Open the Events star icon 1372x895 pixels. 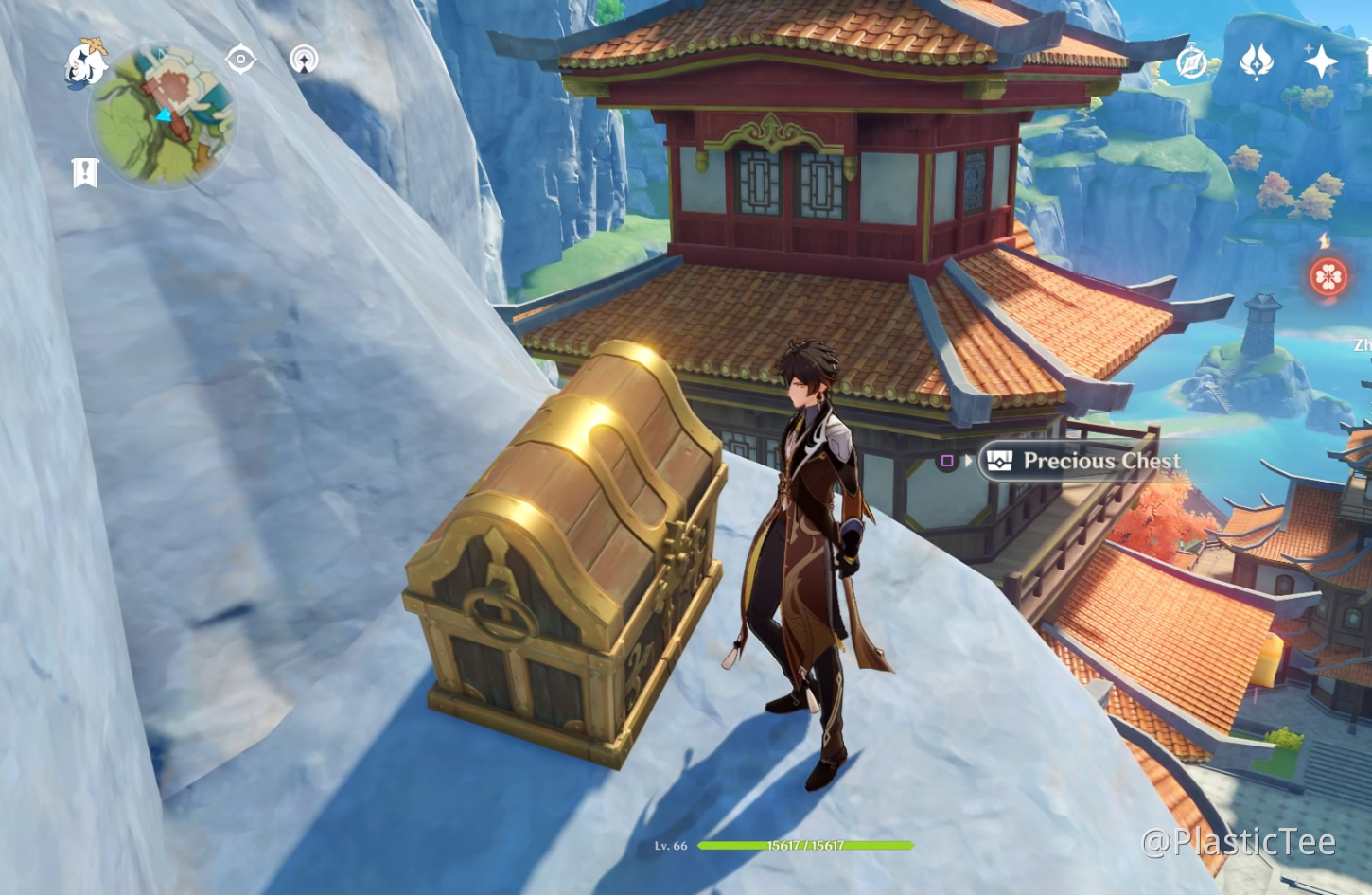click(1322, 62)
